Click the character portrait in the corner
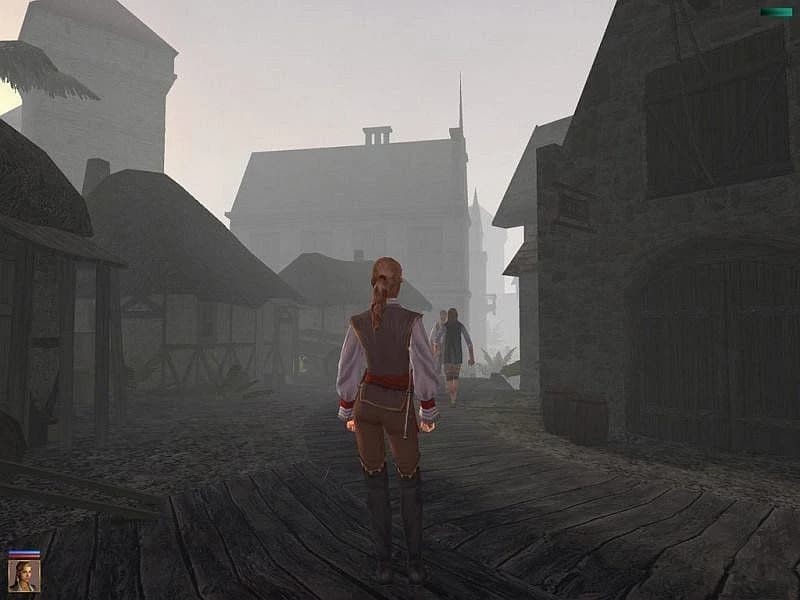Viewport: 800px width, 600px height. [24, 575]
